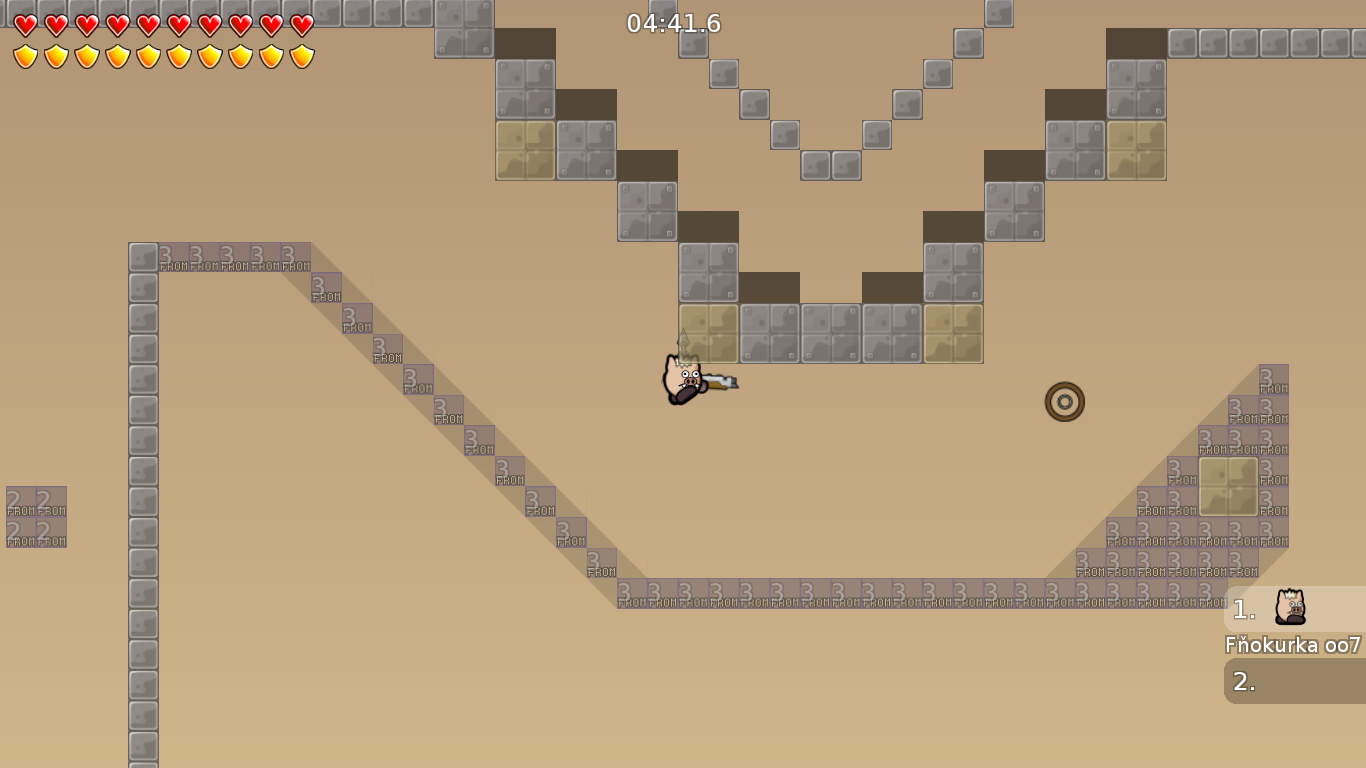Click the match timer showing 04:41.6
The image size is (1366, 768).
tap(672, 24)
